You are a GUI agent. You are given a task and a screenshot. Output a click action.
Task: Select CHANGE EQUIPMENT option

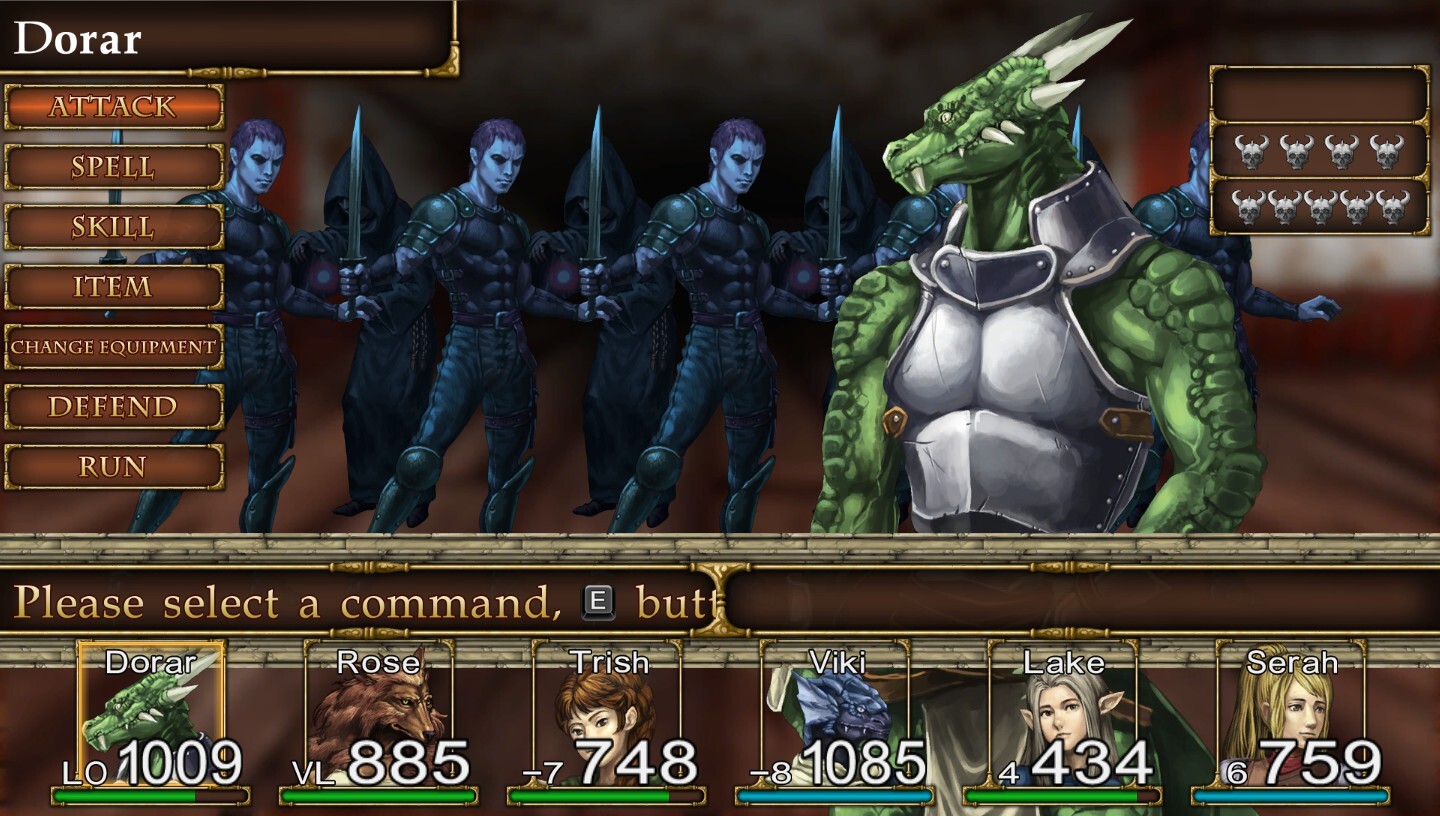pos(113,347)
